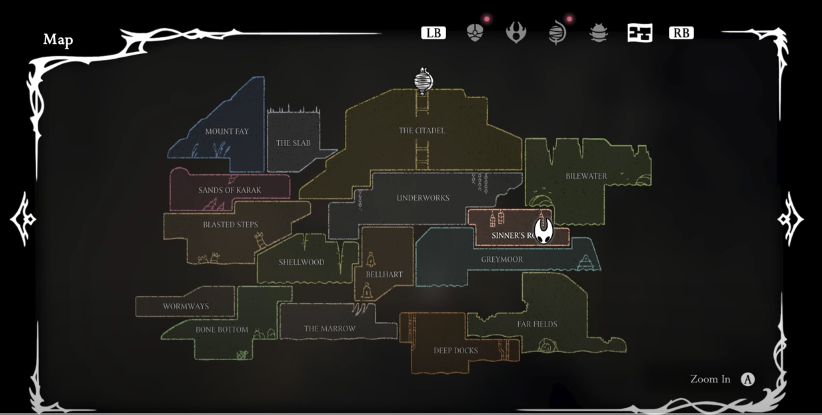Select the flame crest tab icon
This screenshot has height=415, width=822.
point(516,33)
